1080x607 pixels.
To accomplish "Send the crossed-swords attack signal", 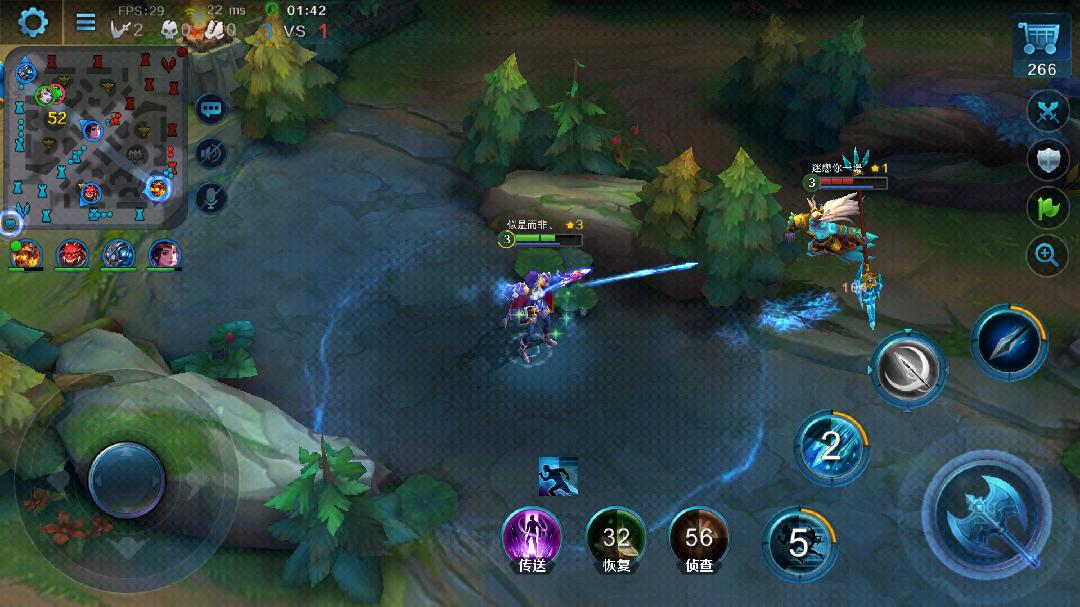I will pos(1047,111).
